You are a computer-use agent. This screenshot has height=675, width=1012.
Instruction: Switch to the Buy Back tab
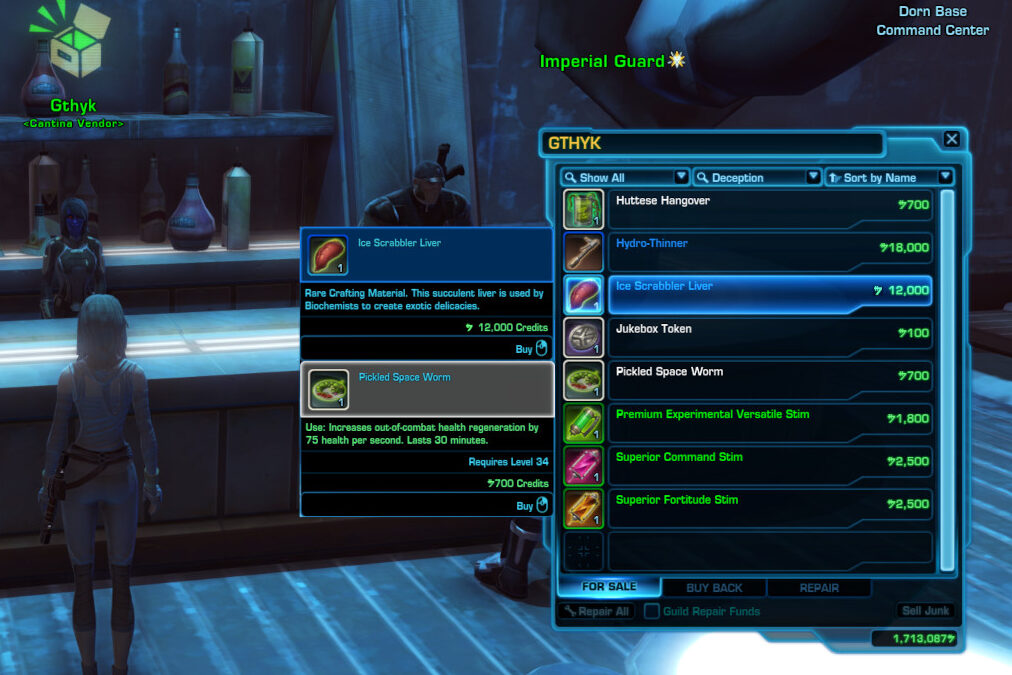tap(713, 588)
